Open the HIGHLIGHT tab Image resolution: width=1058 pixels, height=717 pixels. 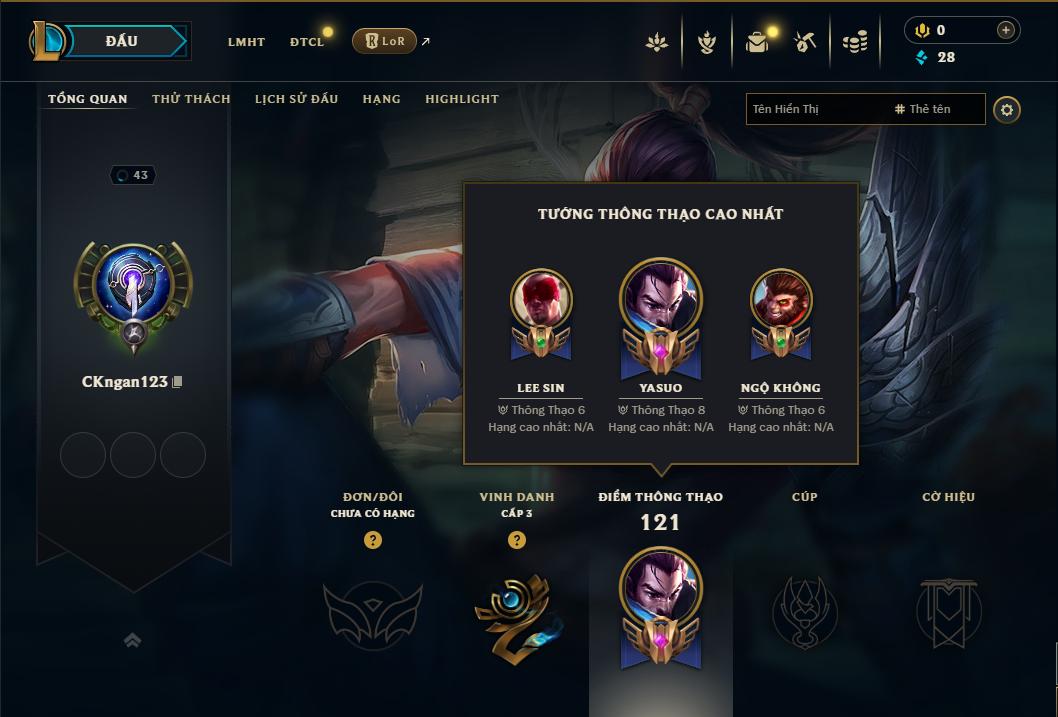tap(461, 99)
